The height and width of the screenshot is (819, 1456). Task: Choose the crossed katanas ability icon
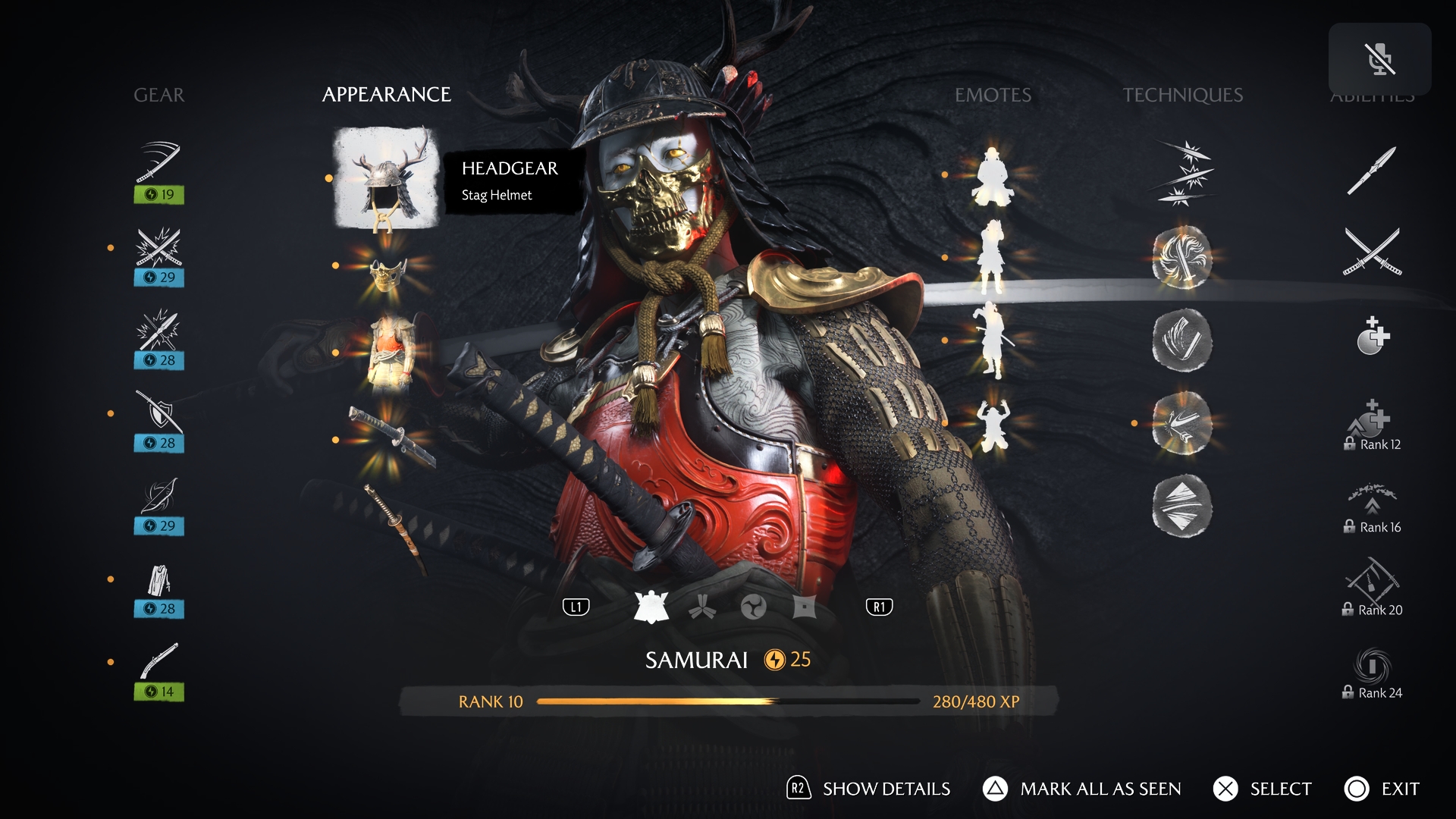(x=1372, y=252)
